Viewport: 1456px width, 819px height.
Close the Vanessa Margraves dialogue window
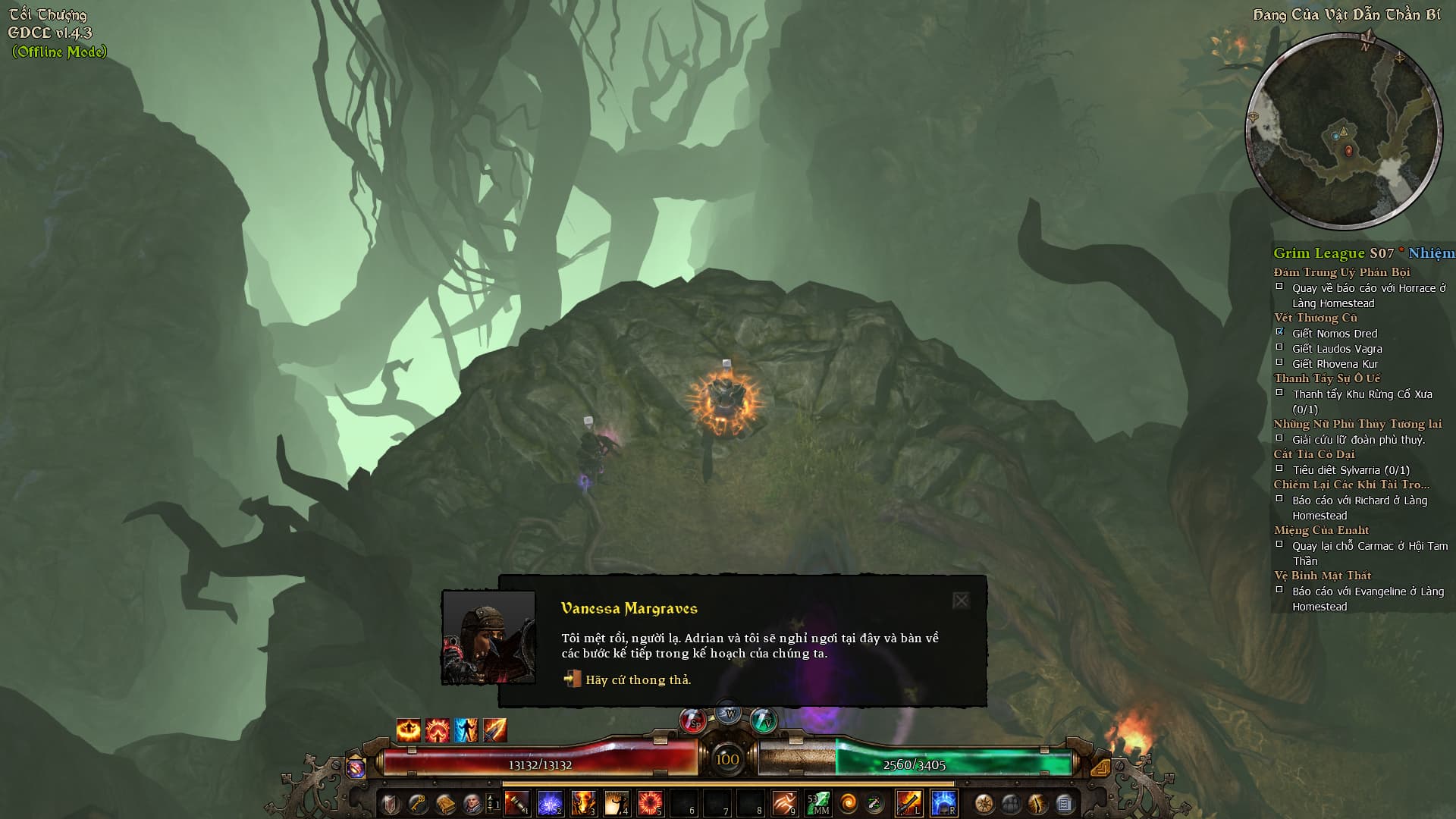pos(961,601)
